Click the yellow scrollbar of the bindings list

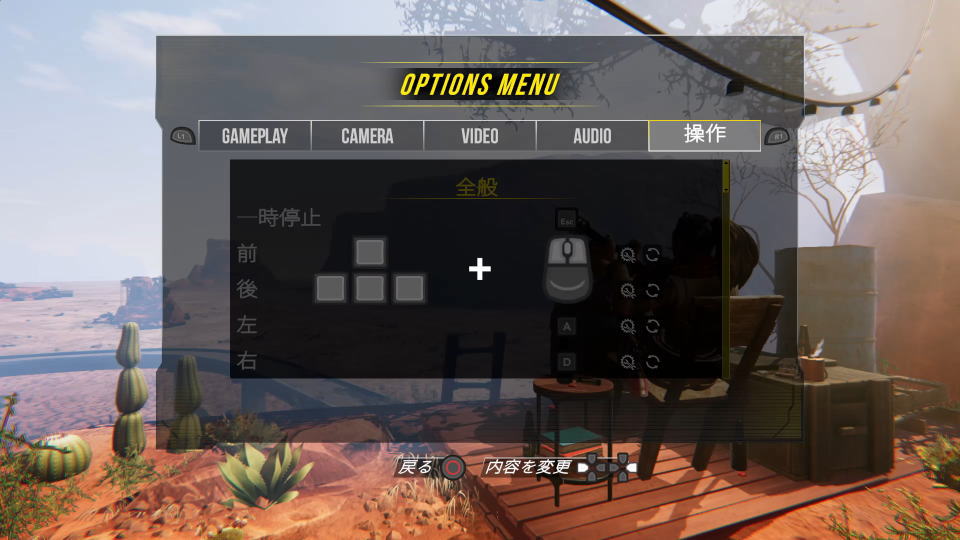click(x=726, y=176)
